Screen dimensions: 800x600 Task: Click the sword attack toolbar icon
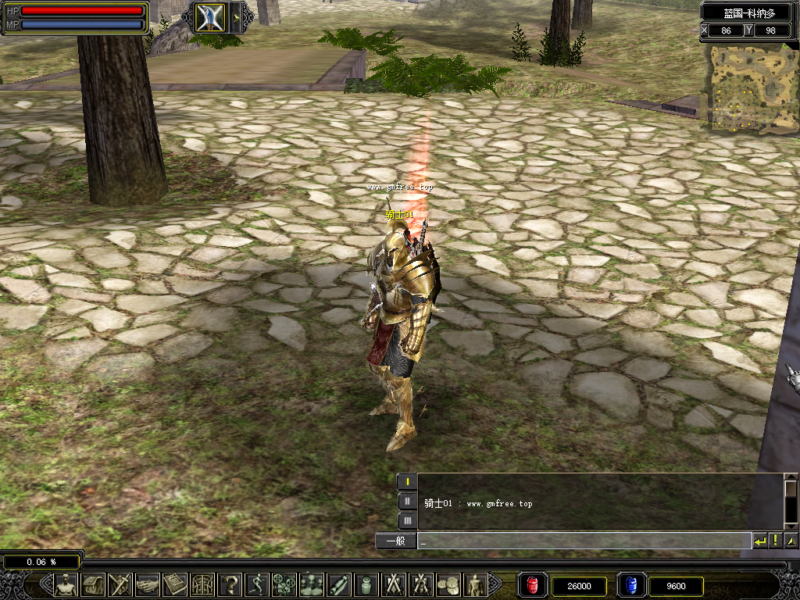coord(121,585)
